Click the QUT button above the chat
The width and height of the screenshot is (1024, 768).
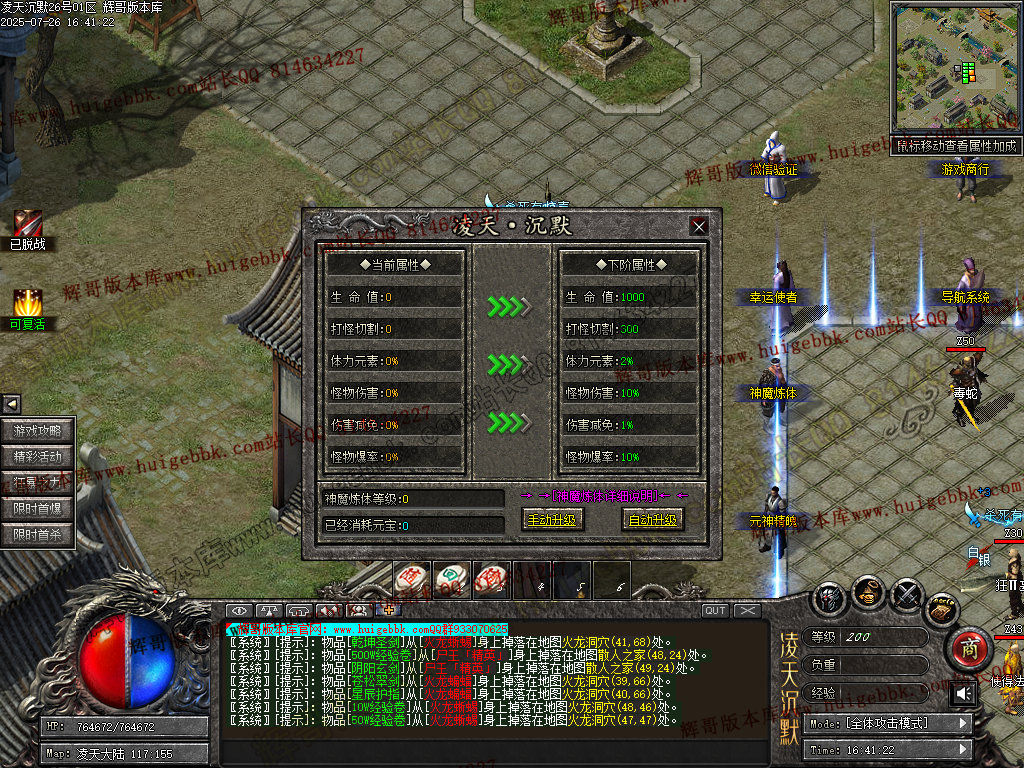715,611
